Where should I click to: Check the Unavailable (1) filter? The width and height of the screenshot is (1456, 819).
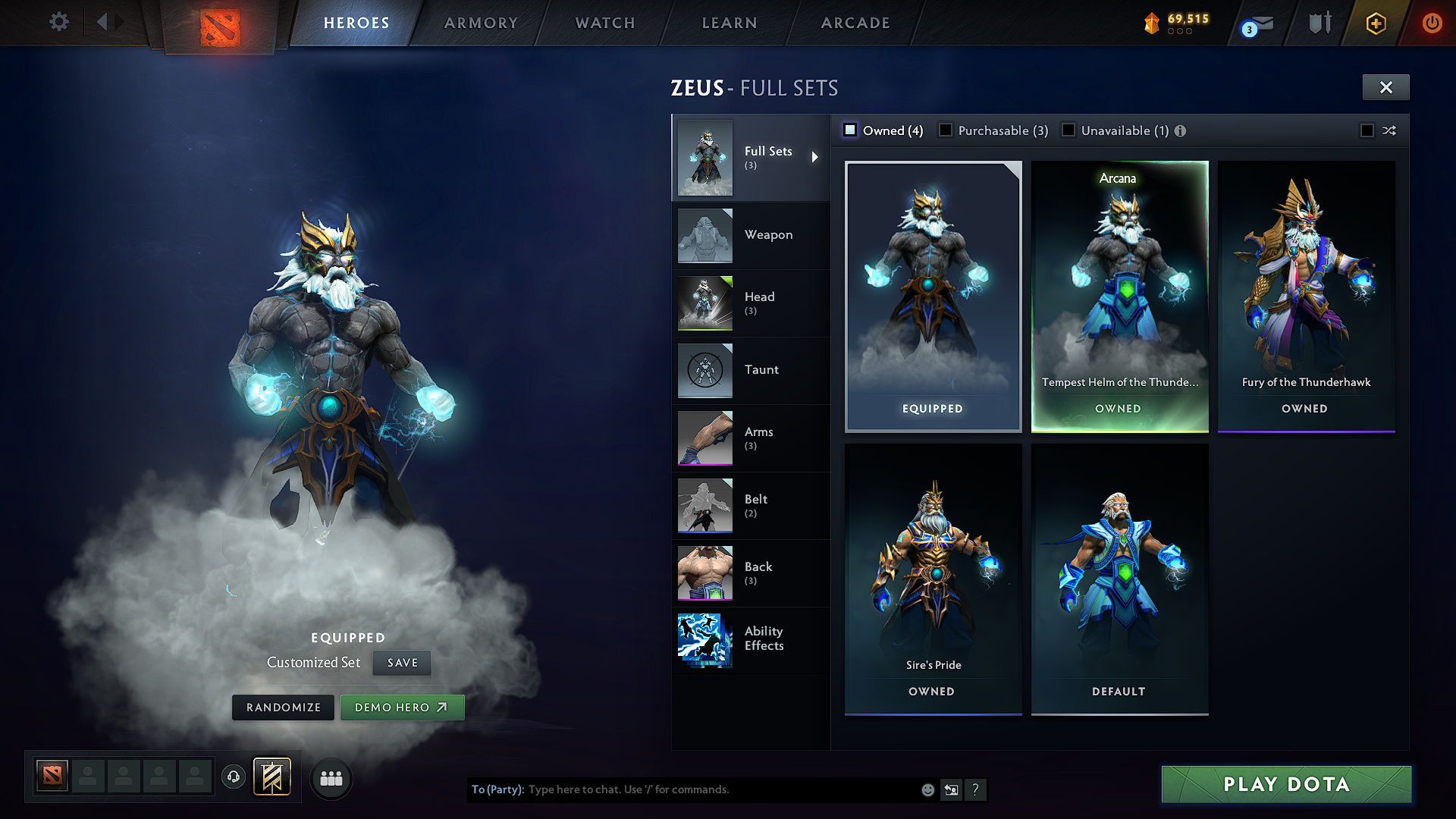point(1068,130)
